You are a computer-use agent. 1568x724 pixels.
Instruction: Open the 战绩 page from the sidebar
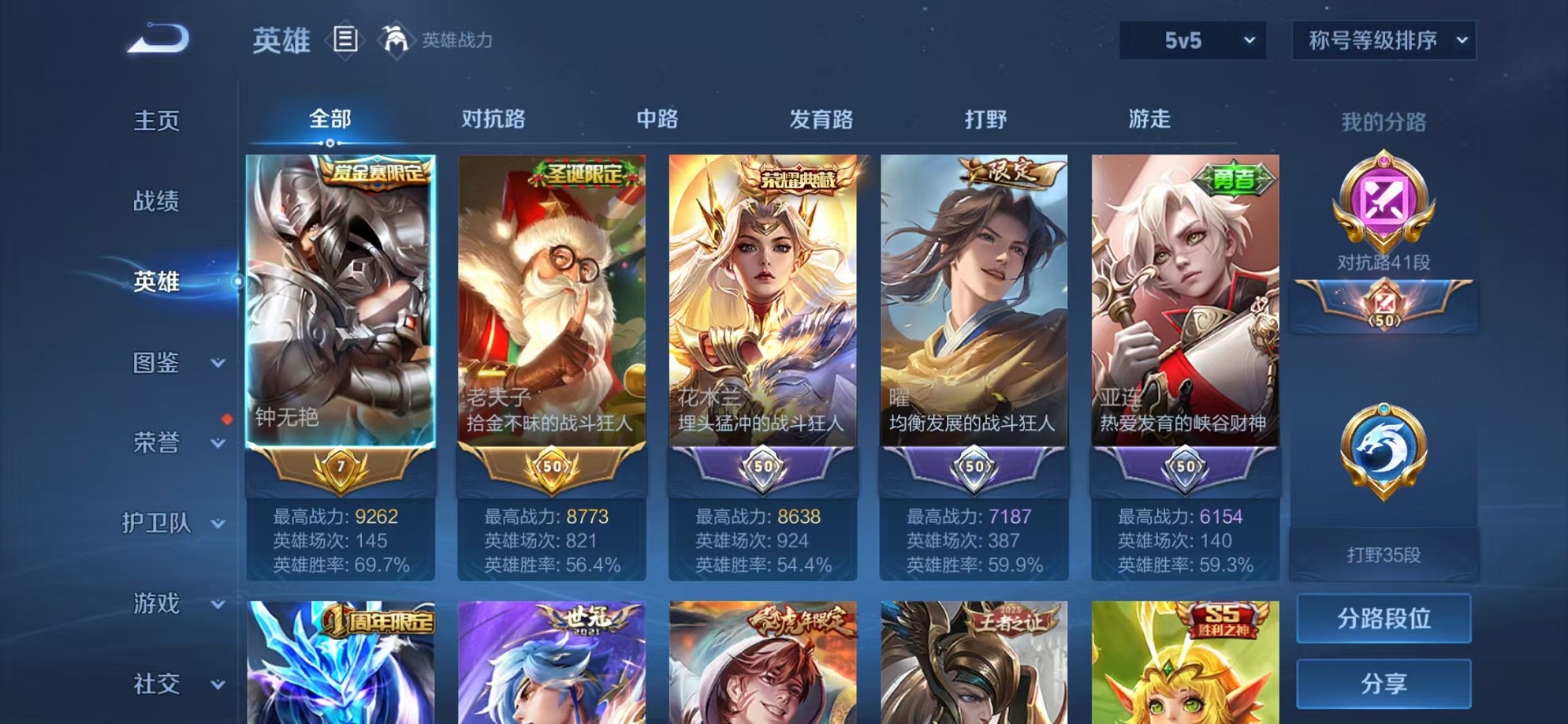click(x=156, y=201)
